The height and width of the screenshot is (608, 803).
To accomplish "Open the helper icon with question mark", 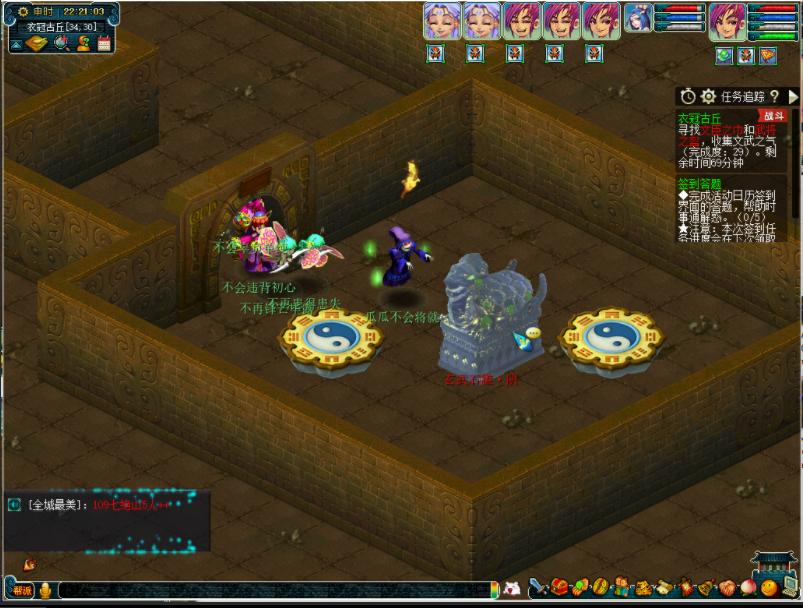I will click(83, 43).
